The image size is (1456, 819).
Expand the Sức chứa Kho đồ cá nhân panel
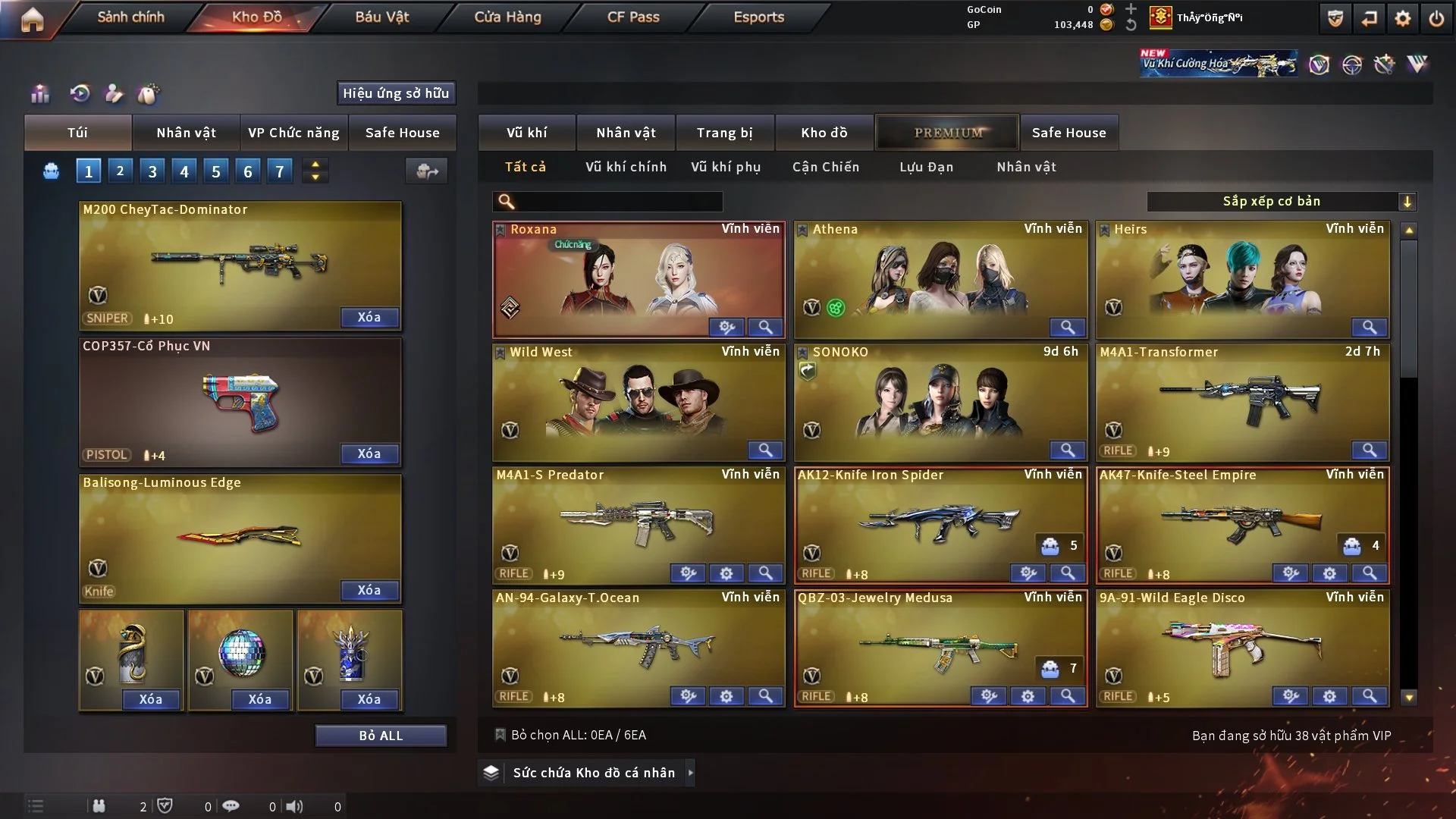click(x=691, y=772)
